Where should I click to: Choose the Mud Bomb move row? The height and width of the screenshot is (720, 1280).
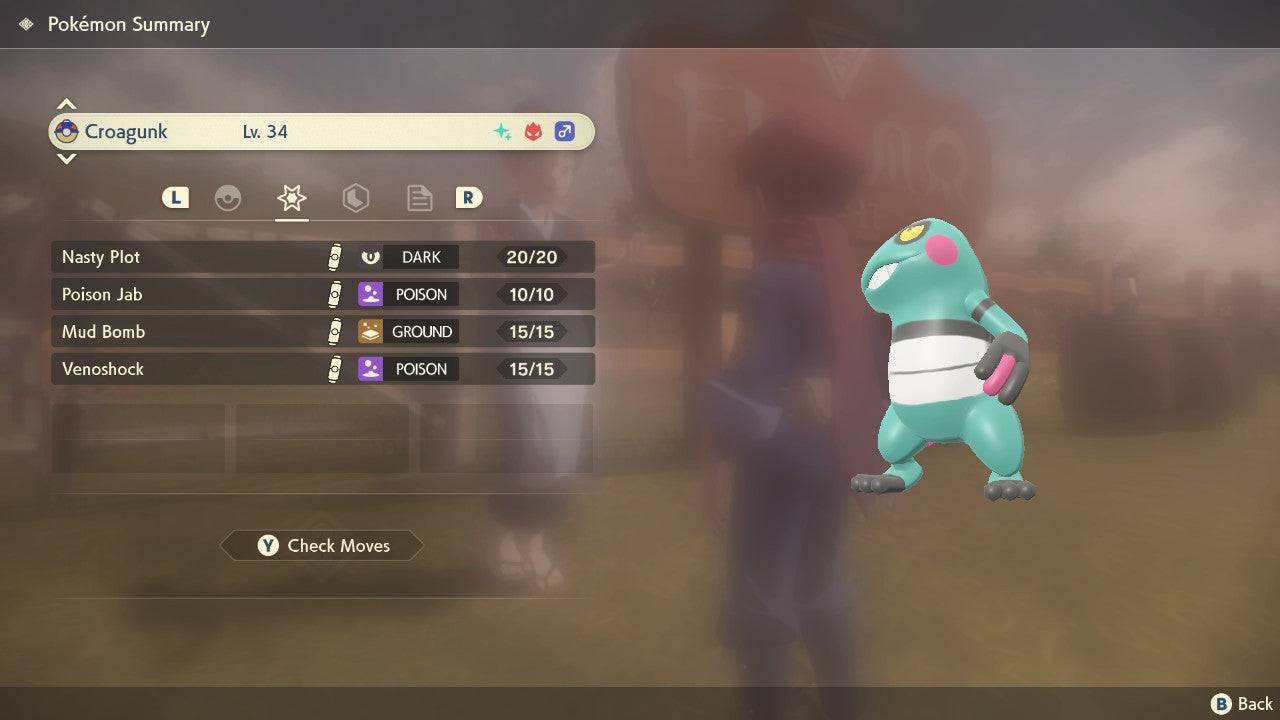click(322, 331)
